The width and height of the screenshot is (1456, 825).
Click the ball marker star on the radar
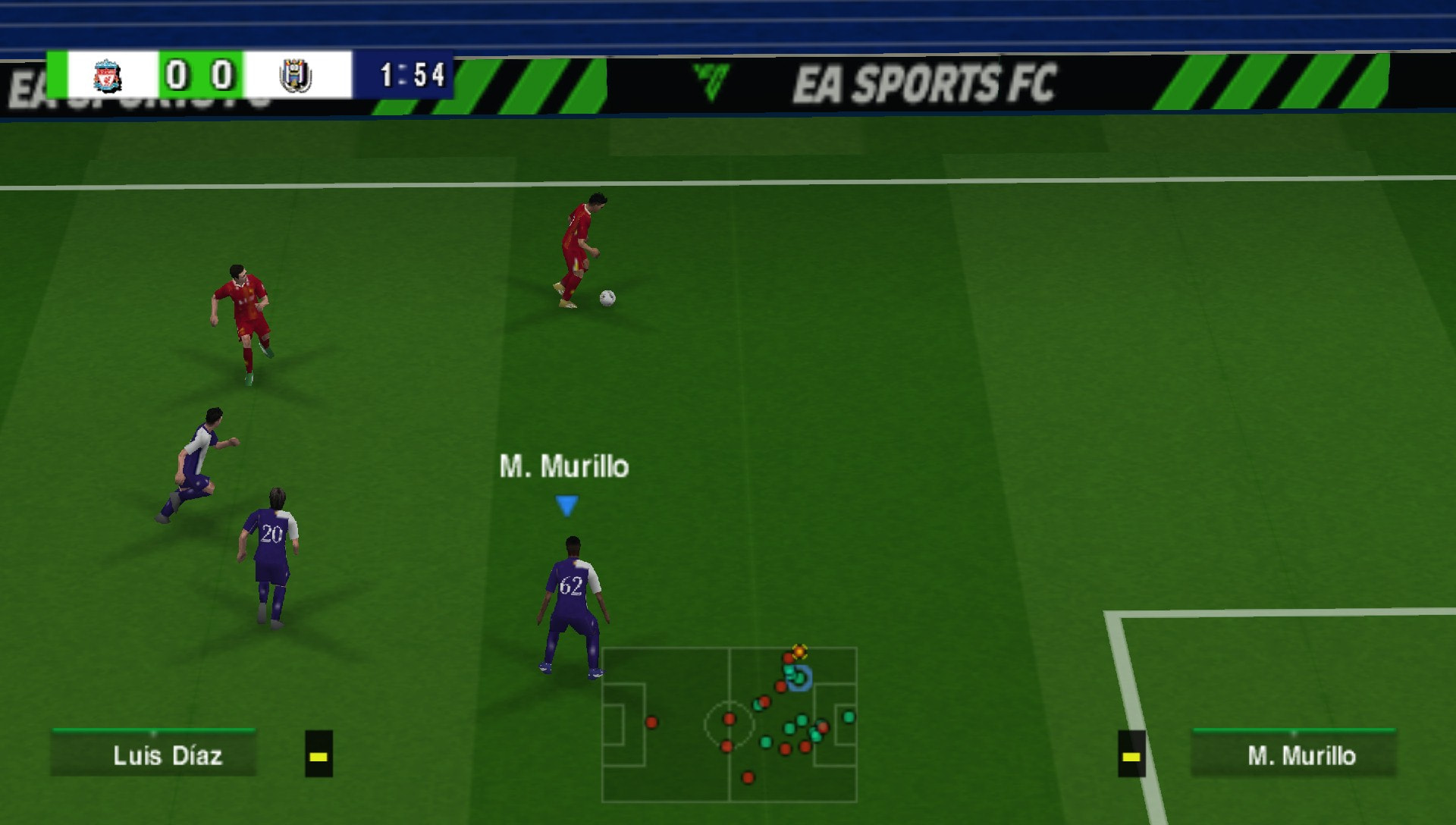pos(798,650)
